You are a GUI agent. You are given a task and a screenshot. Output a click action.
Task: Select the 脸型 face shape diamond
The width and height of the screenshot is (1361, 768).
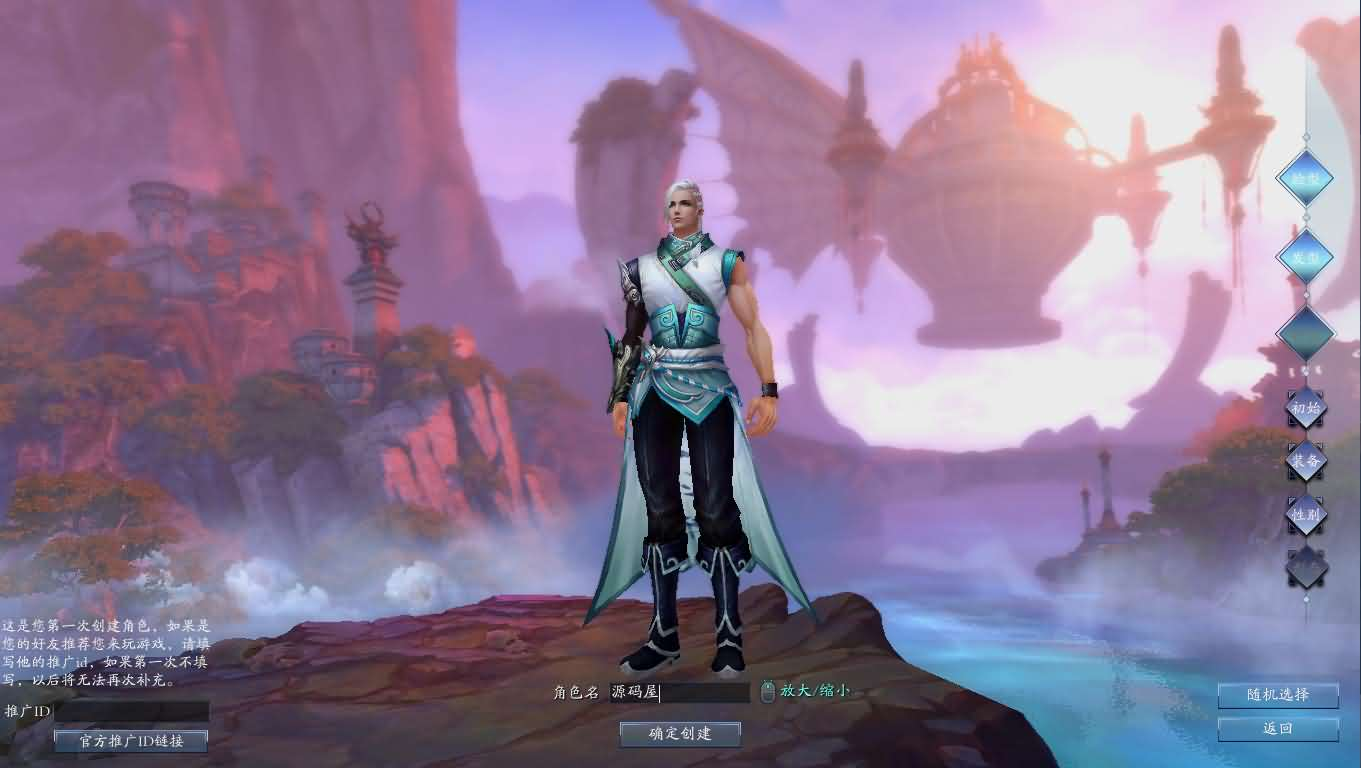tap(1304, 178)
